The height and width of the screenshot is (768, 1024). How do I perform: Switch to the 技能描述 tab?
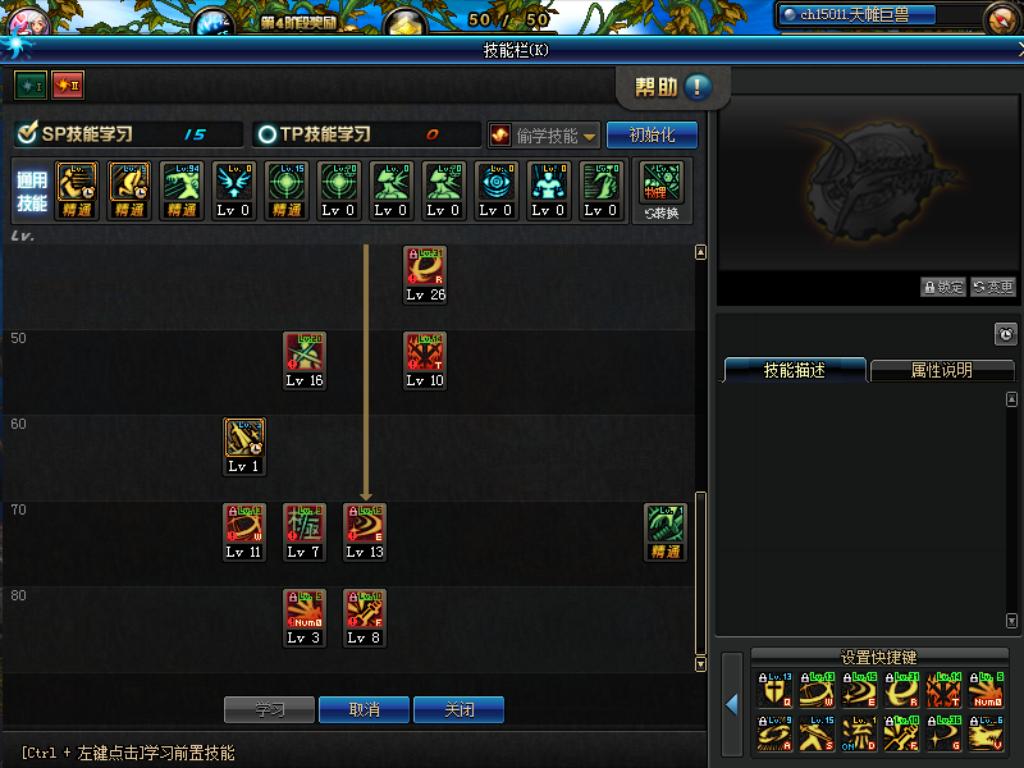coord(794,370)
